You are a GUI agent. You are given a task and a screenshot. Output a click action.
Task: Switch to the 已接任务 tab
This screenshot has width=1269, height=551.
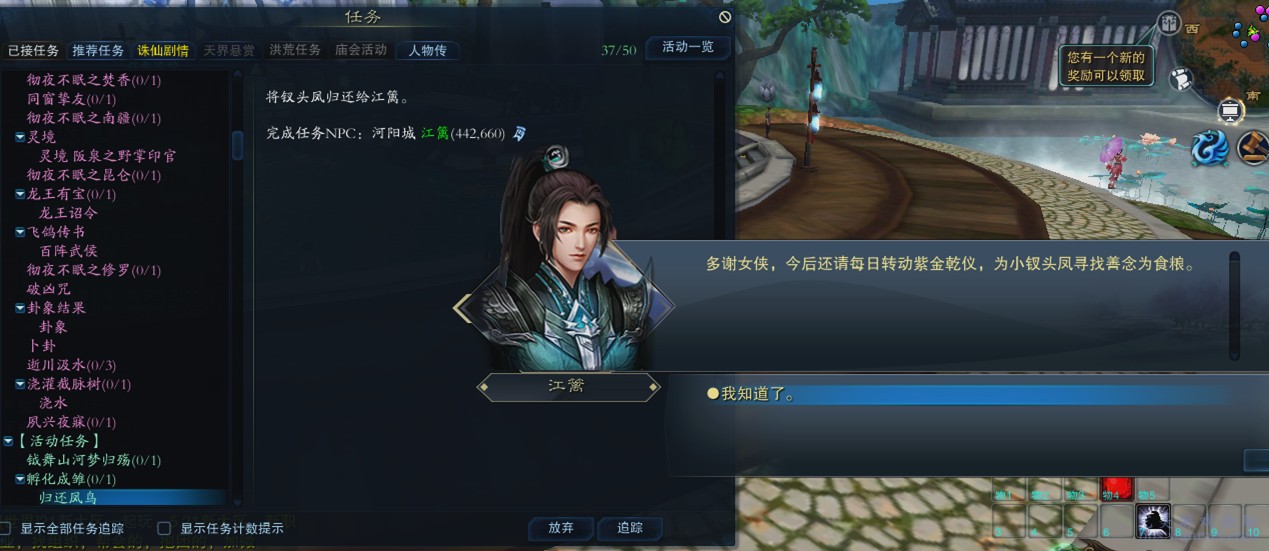pos(33,50)
